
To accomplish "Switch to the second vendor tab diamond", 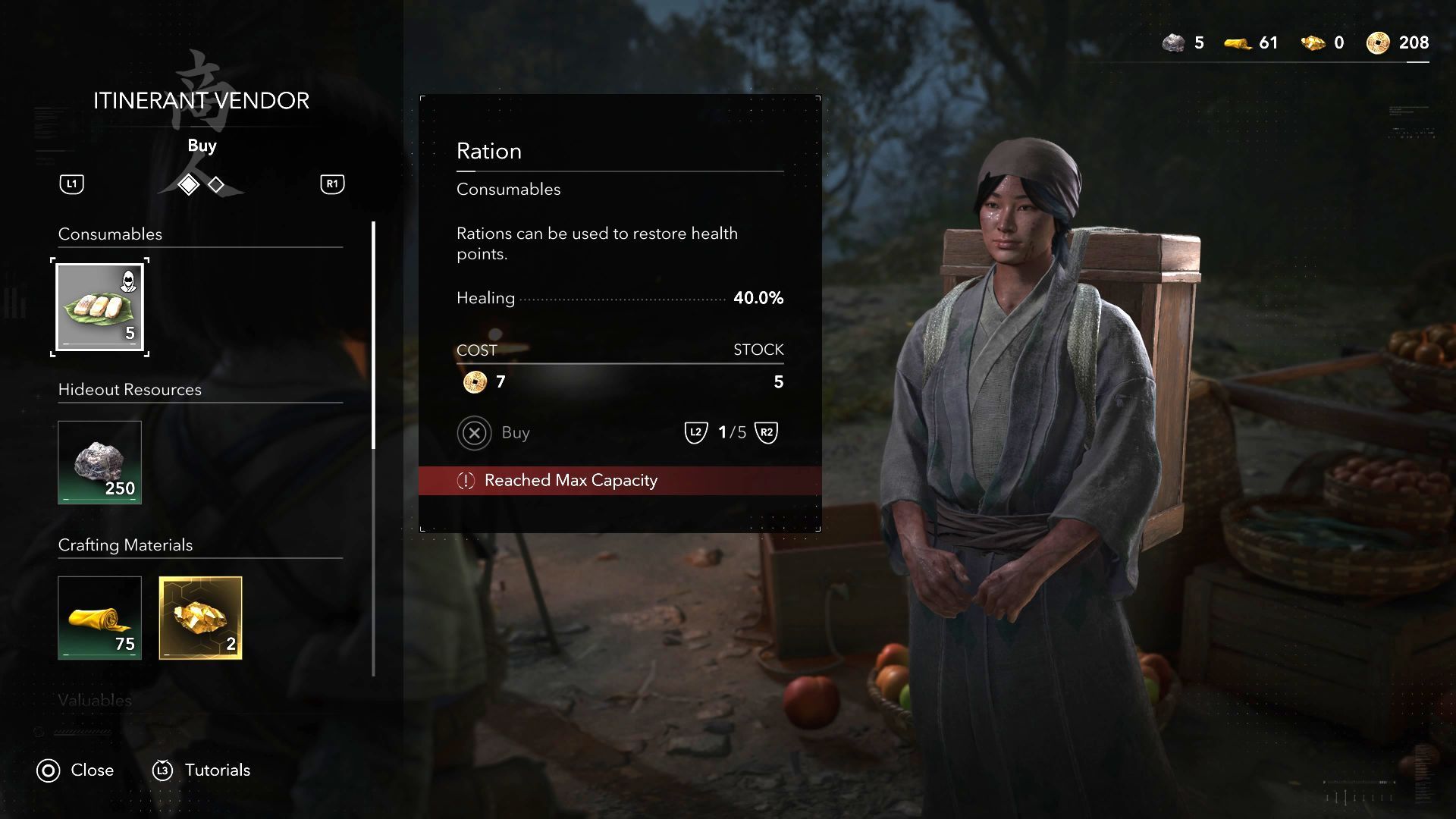I will [216, 184].
